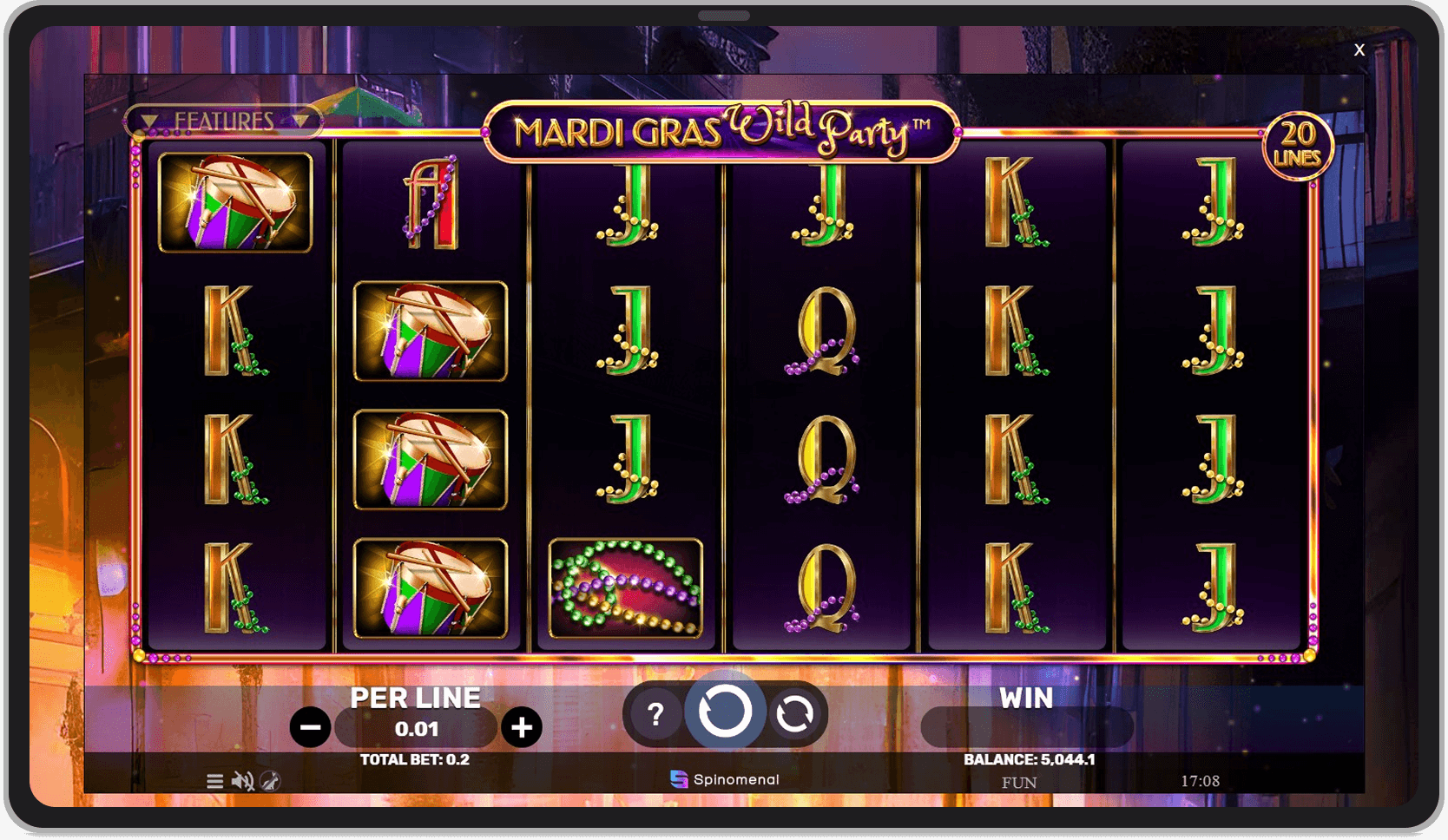Screen dimensions: 1448x840
Task: Open the help question mark icon
Action: coord(655,715)
